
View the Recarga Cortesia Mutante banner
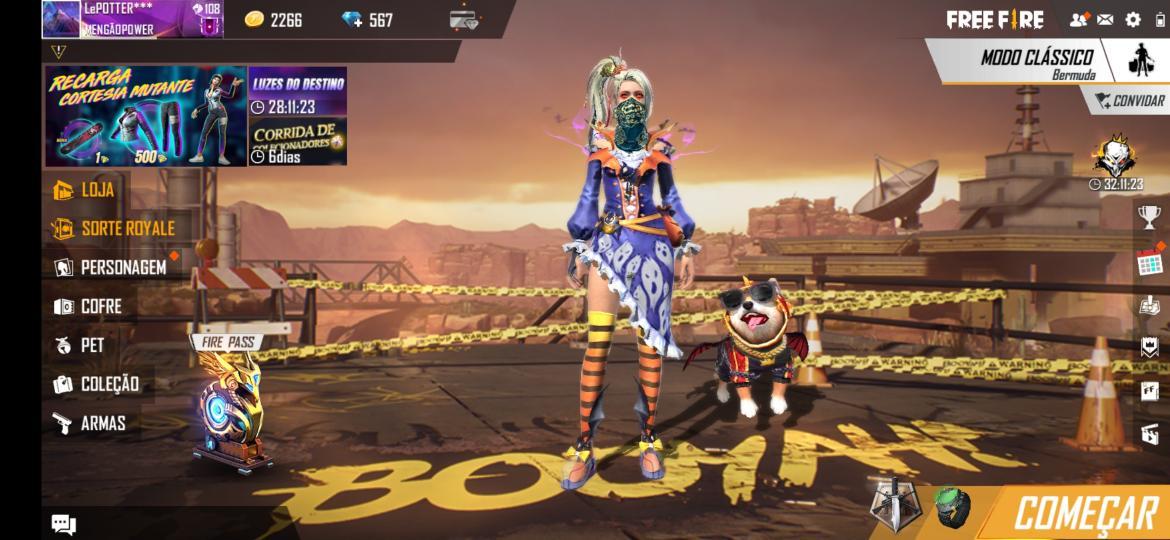[x=145, y=116]
